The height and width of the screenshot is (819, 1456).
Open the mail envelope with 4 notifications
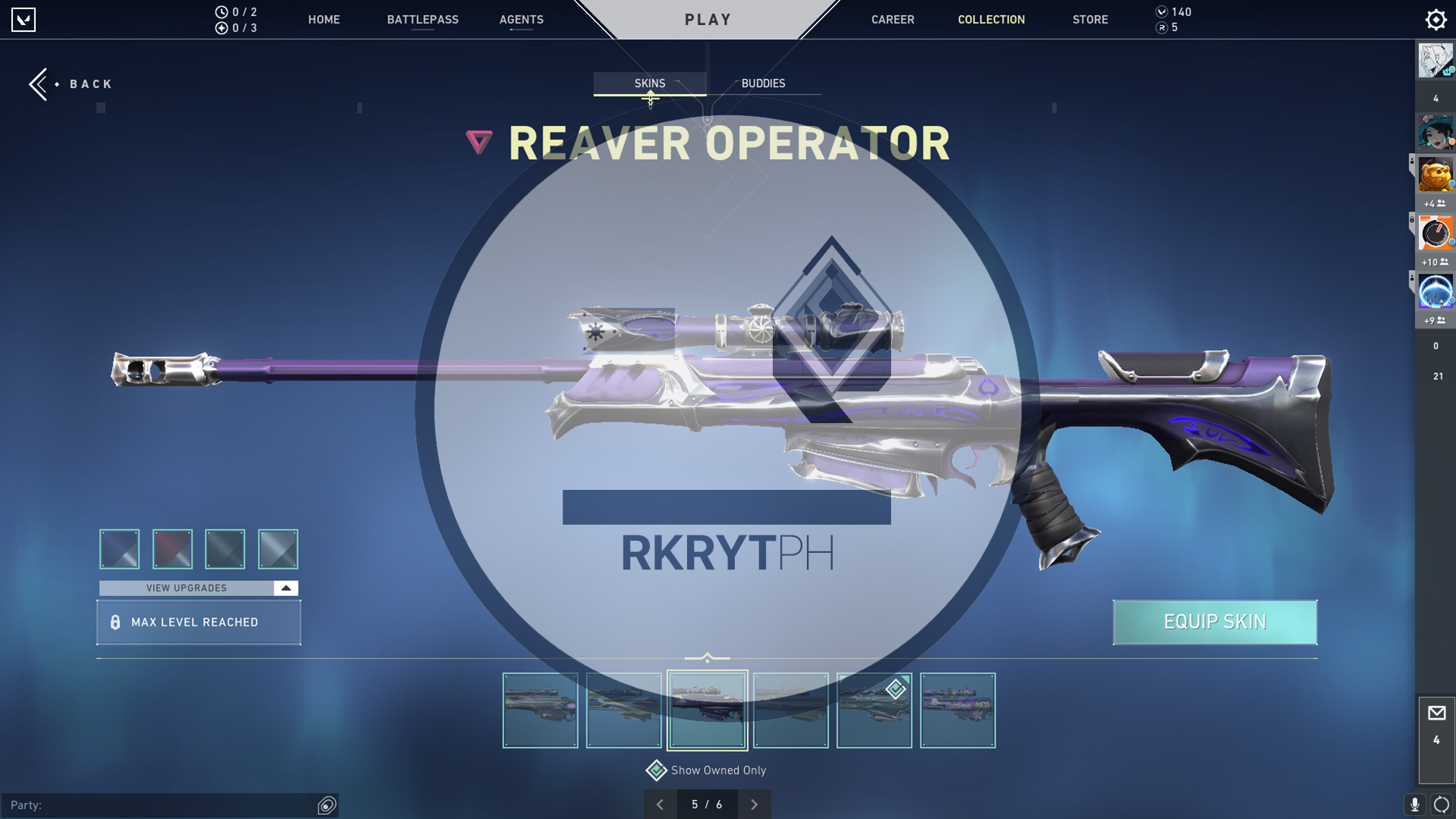(x=1437, y=713)
